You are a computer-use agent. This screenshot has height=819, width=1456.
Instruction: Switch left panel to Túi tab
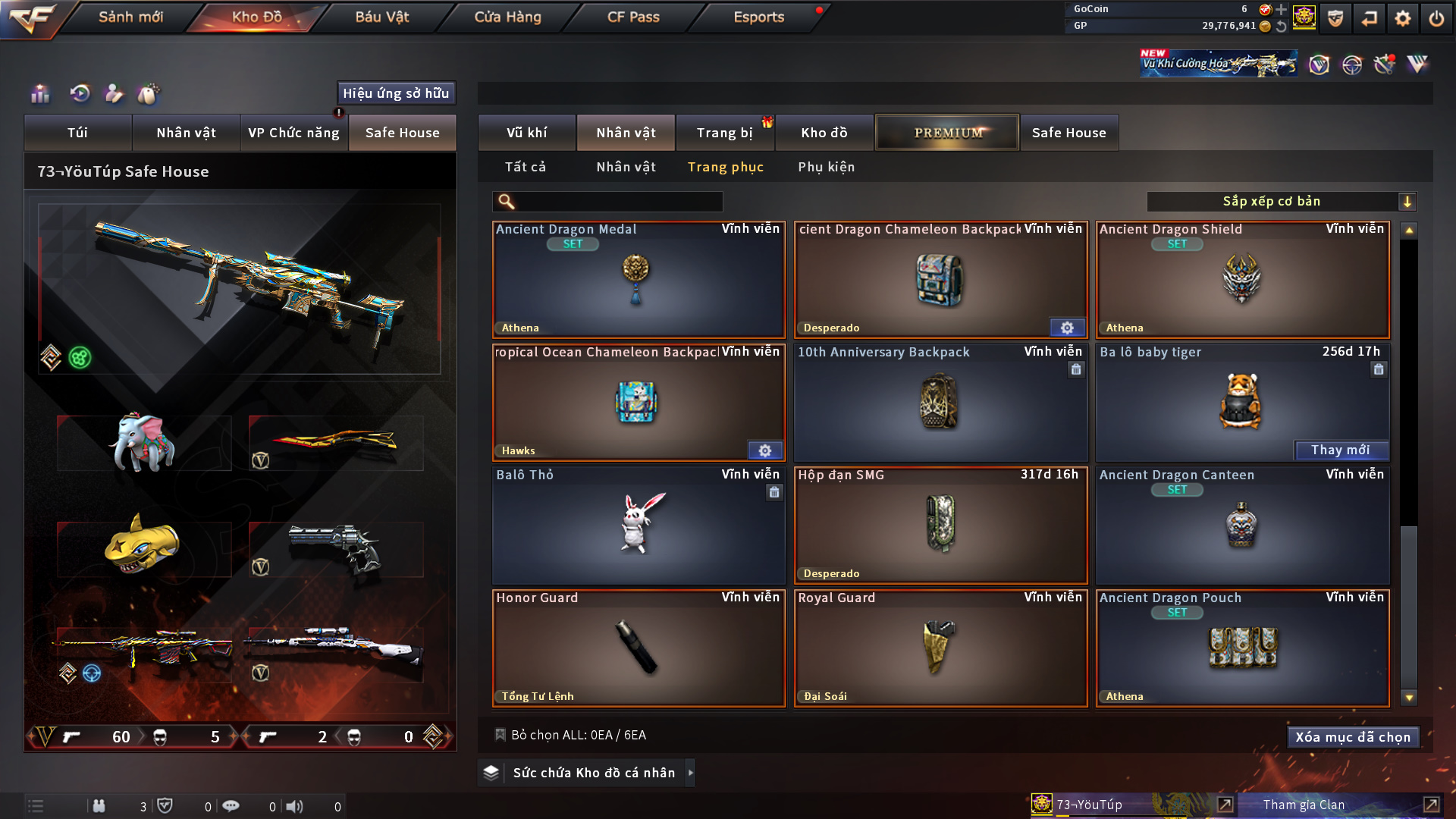(77, 133)
